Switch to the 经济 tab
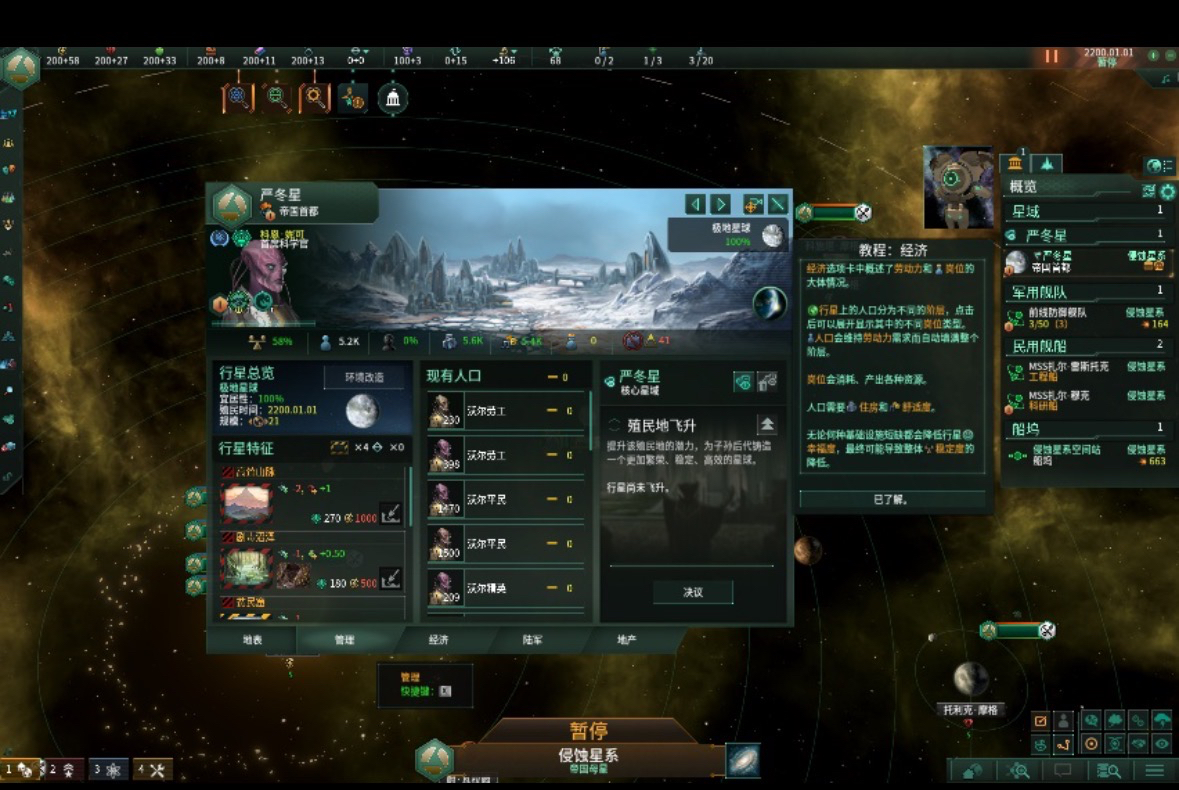The height and width of the screenshot is (790, 1179). point(438,640)
